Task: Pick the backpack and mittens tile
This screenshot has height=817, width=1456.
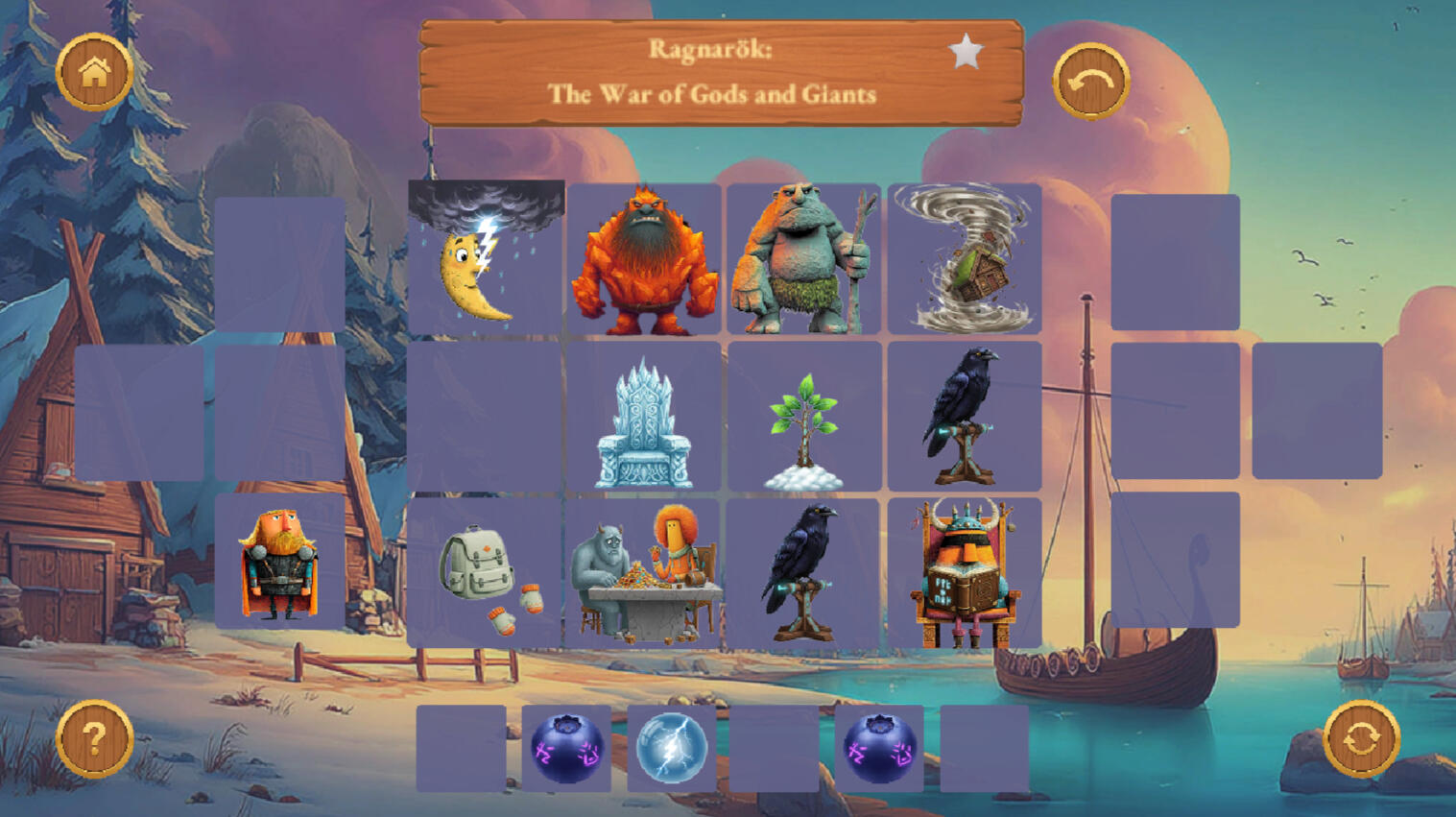Action: coord(486,573)
